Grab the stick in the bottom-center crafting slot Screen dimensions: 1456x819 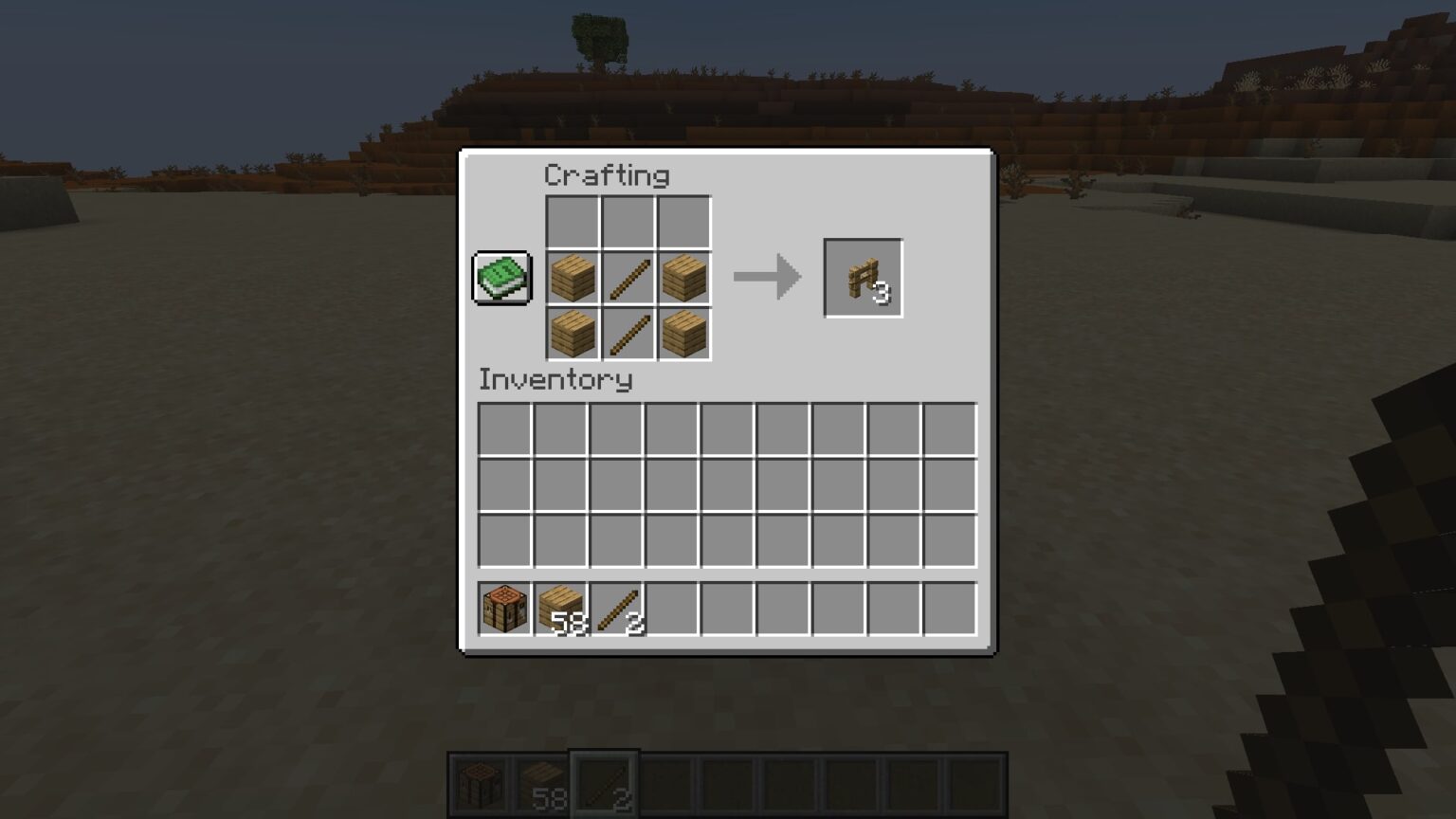pyautogui.click(x=628, y=333)
